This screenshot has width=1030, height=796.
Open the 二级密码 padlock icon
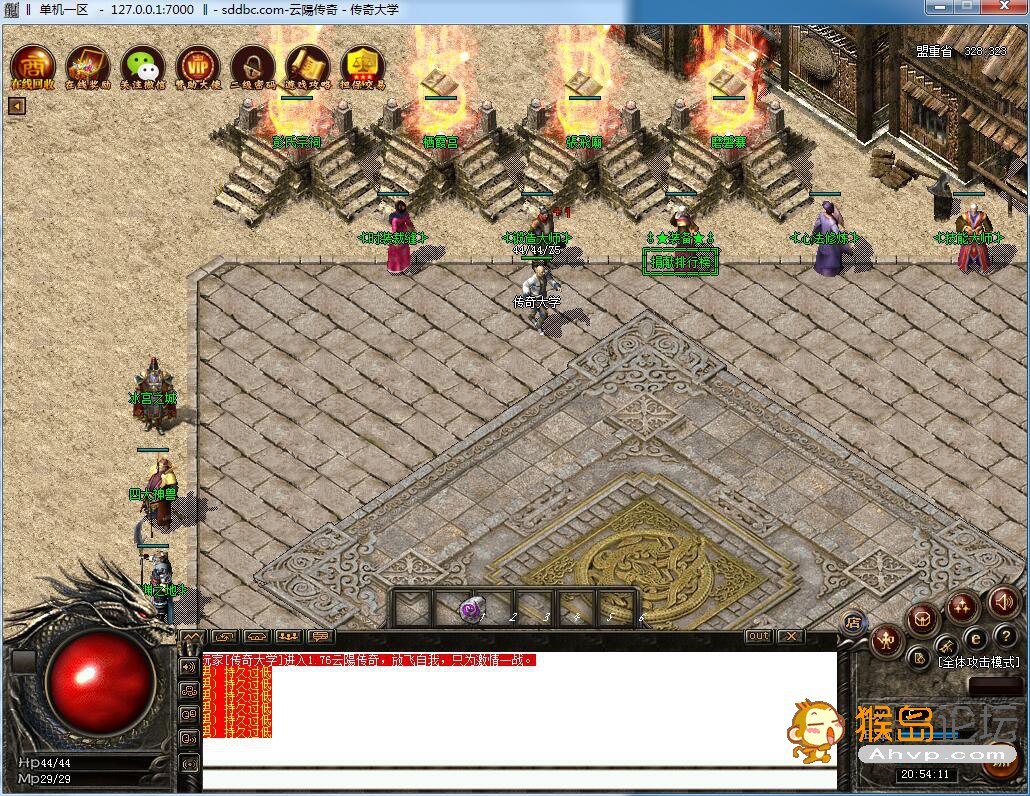pos(253,64)
